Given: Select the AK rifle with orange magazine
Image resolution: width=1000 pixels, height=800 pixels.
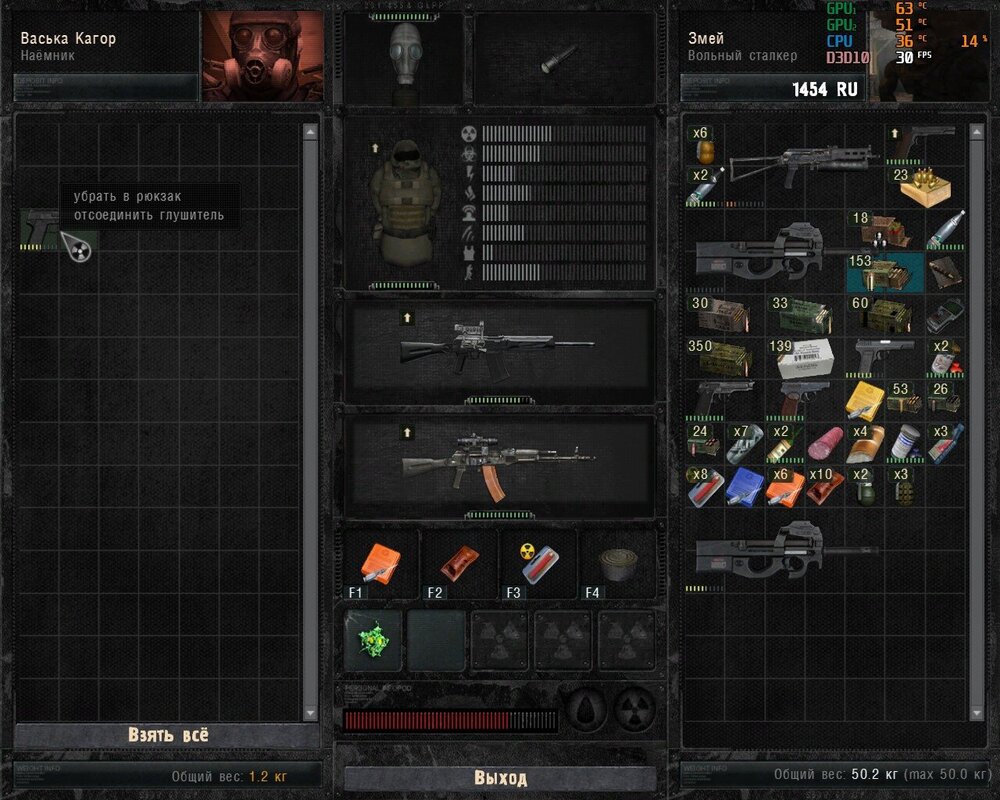Looking at the screenshot, I should 498,465.
